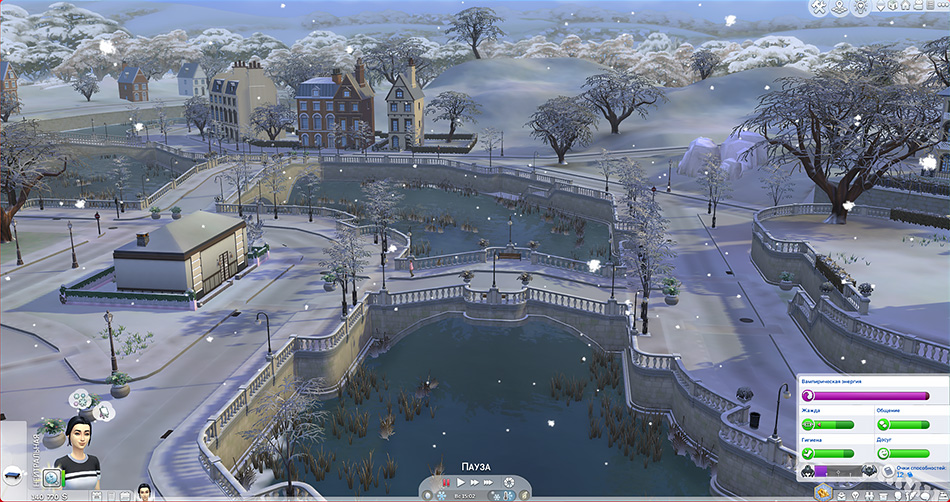Pause the game with red pause button
The height and width of the screenshot is (502, 950).
coord(446,484)
